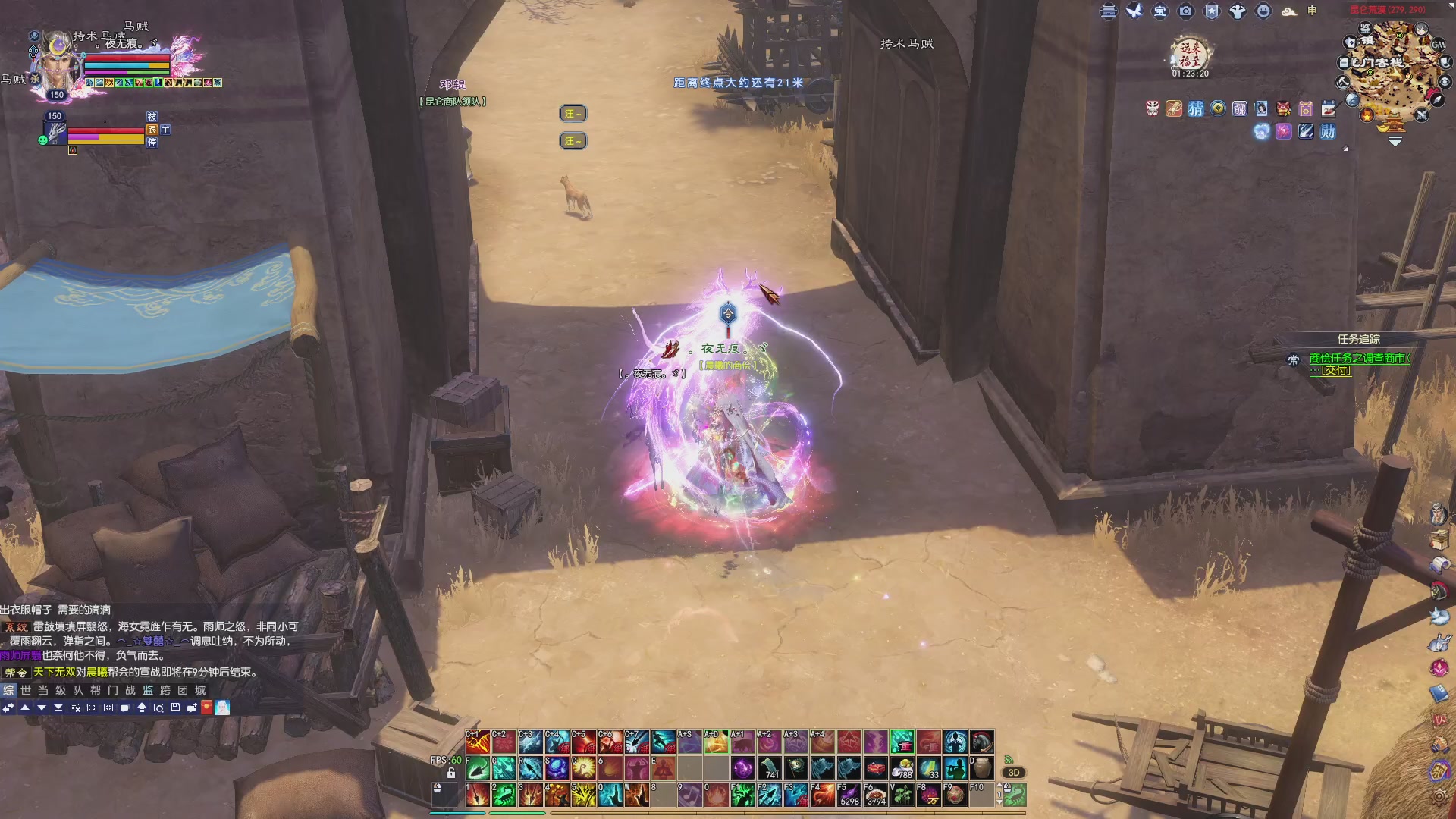Open the 猜 guessing activity icon
This screenshot has width=1456, height=819.
(x=1196, y=109)
